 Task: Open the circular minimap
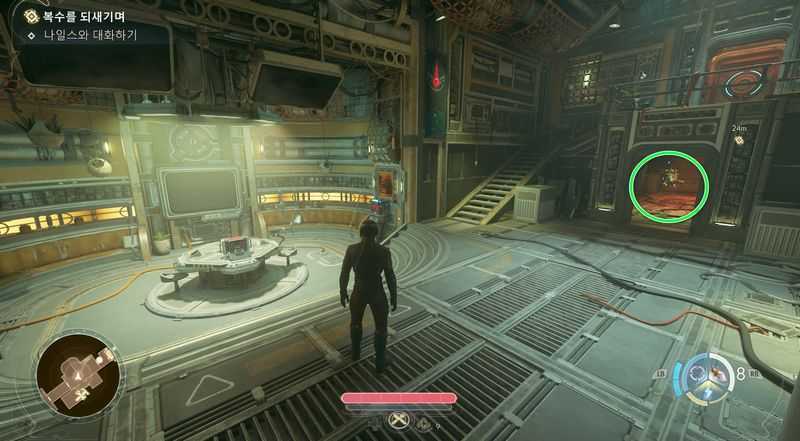point(79,376)
